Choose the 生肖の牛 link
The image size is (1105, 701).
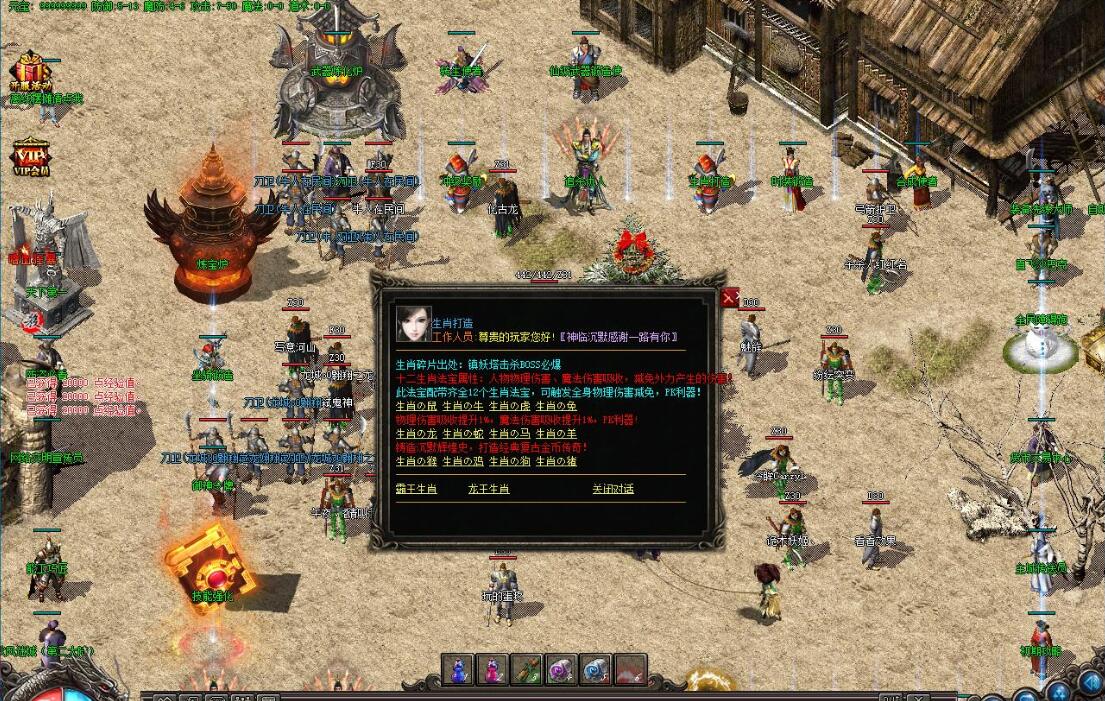pyautogui.click(x=463, y=406)
